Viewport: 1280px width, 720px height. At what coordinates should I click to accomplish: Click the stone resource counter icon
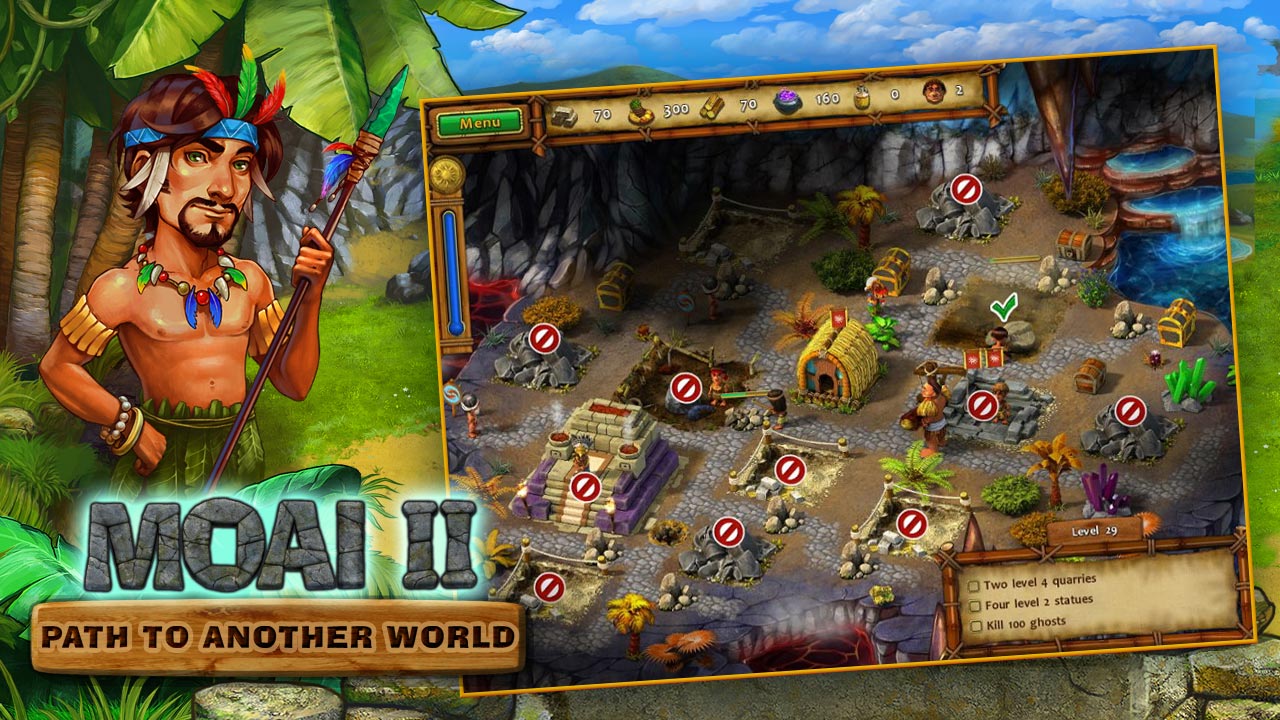coord(564,115)
